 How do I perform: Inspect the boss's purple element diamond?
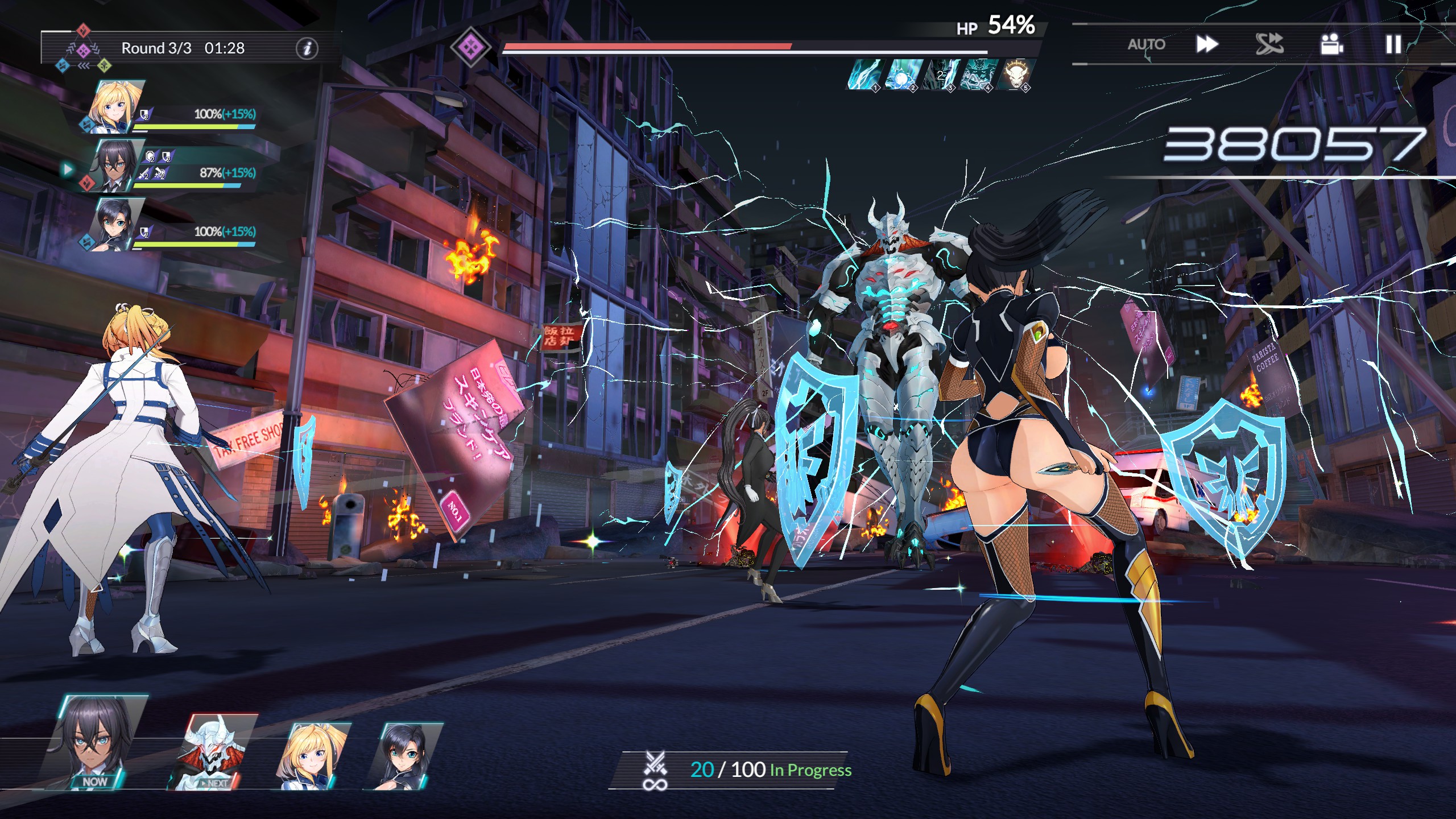(x=470, y=46)
